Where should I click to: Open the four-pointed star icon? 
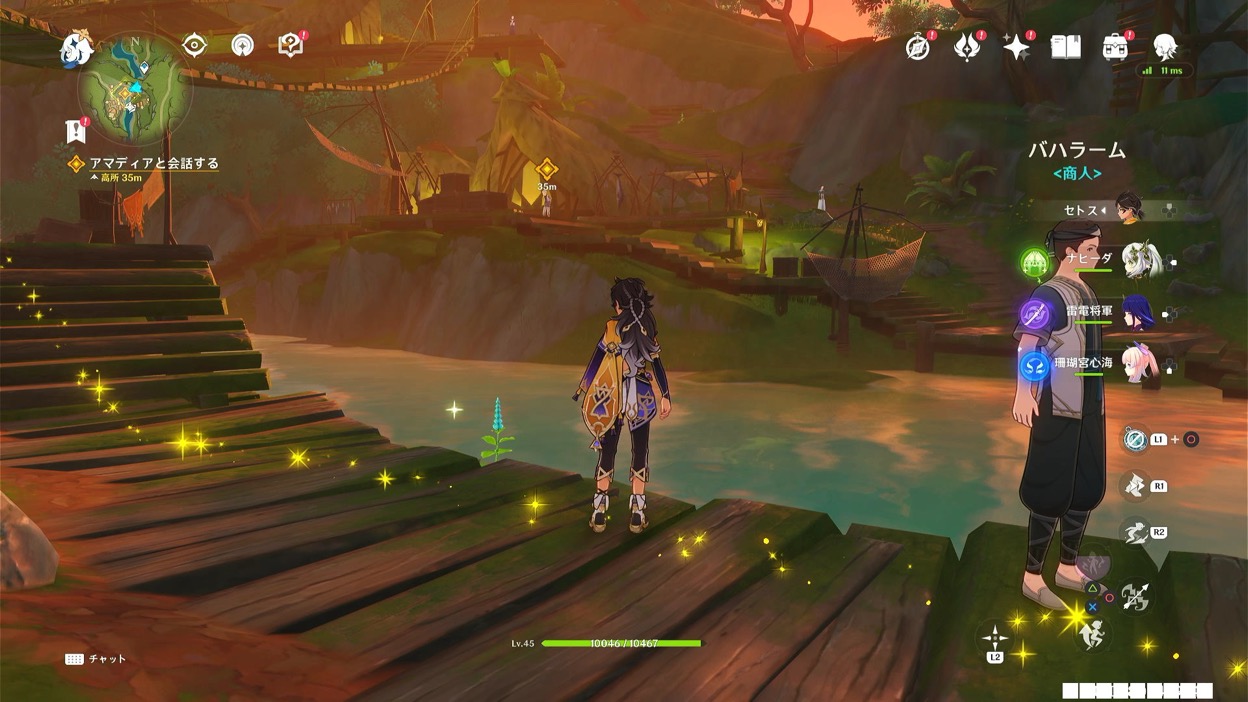[1016, 47]
